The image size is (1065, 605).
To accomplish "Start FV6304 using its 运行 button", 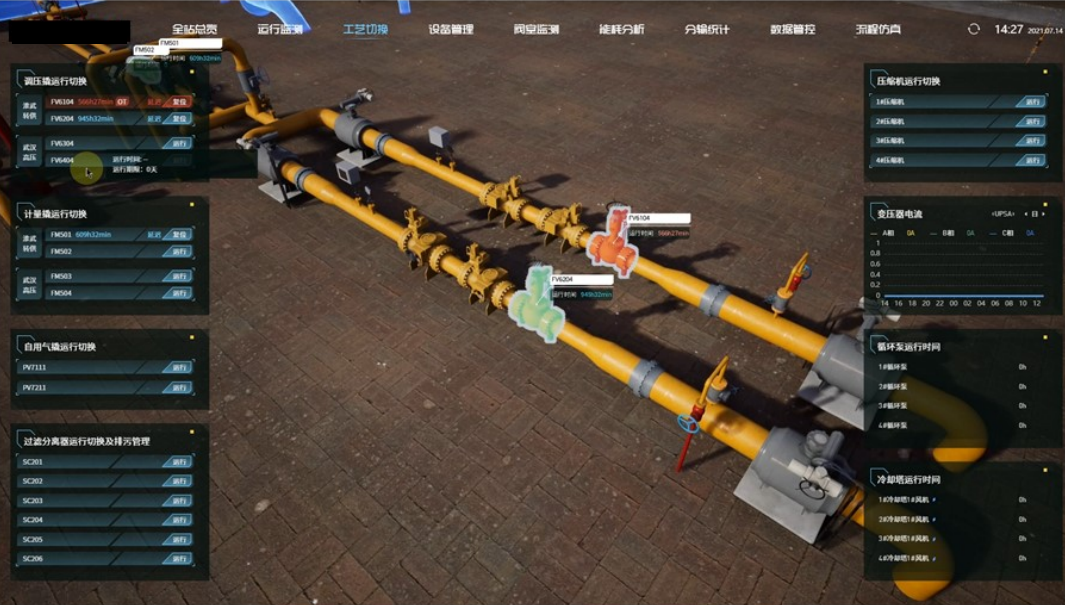I will coord(180,143).
